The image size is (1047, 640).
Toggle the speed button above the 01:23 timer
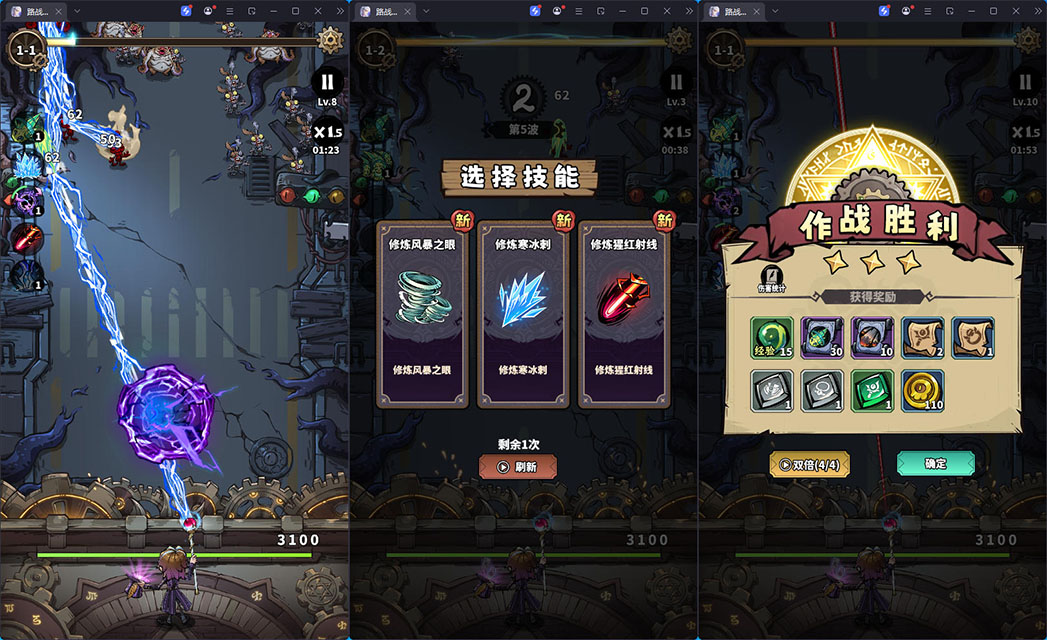(327, 131)
